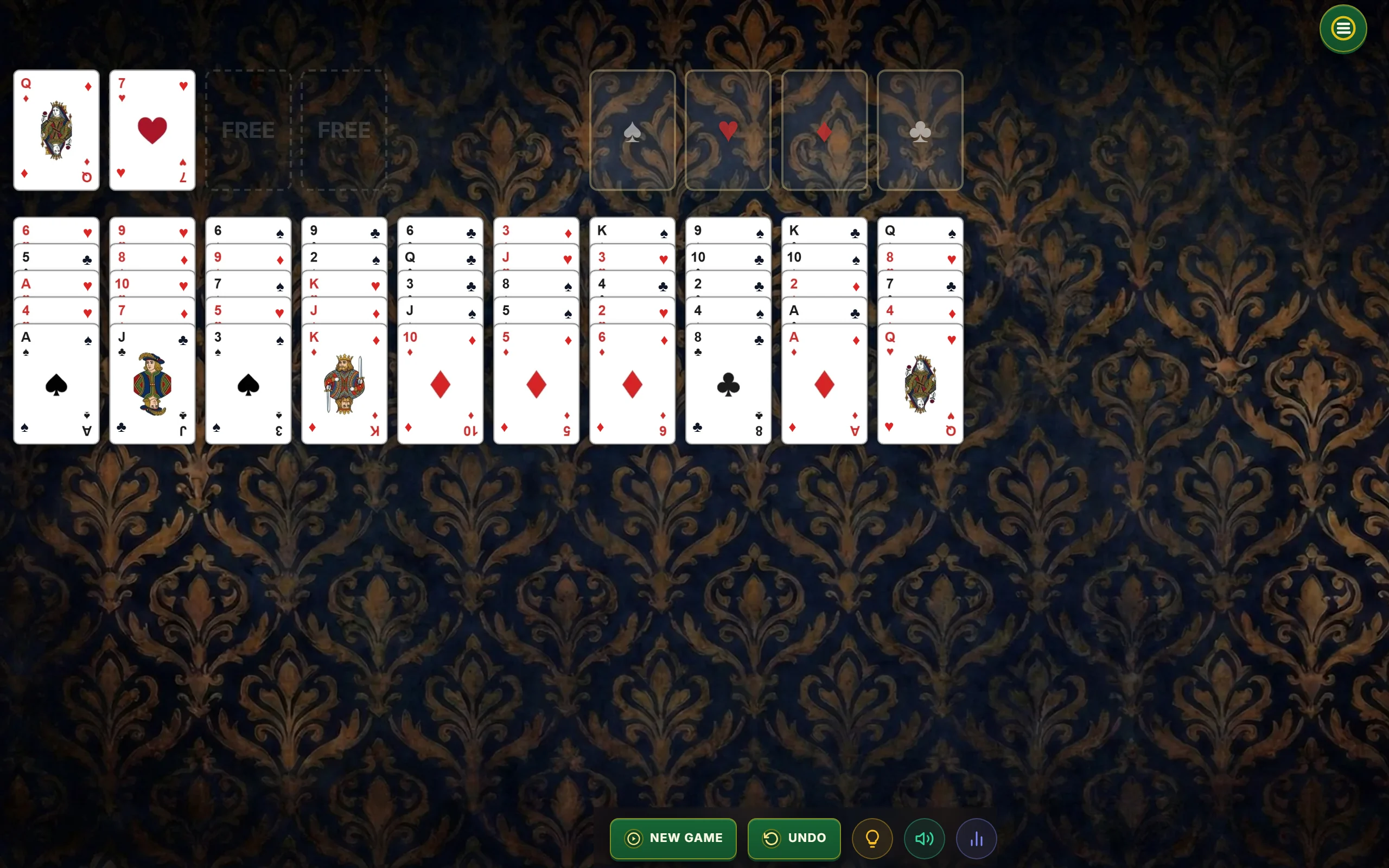Image resolution: width=1389 pixels, height=868 pixels.
Task: Start a new game
Action: click(673, 838)
